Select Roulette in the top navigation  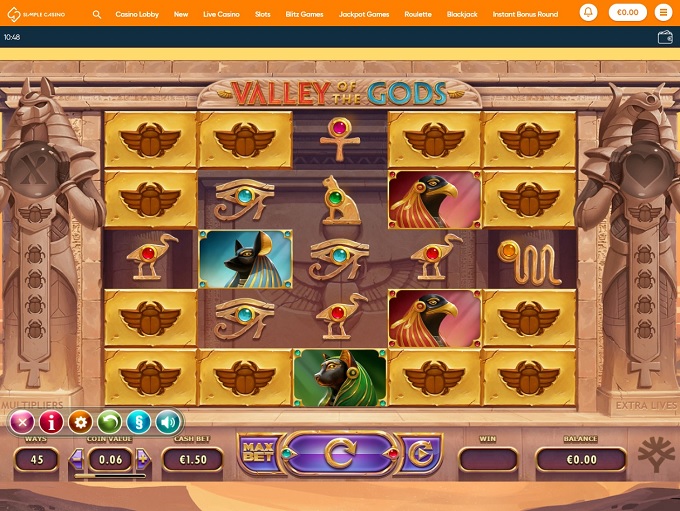pos(418,15)
